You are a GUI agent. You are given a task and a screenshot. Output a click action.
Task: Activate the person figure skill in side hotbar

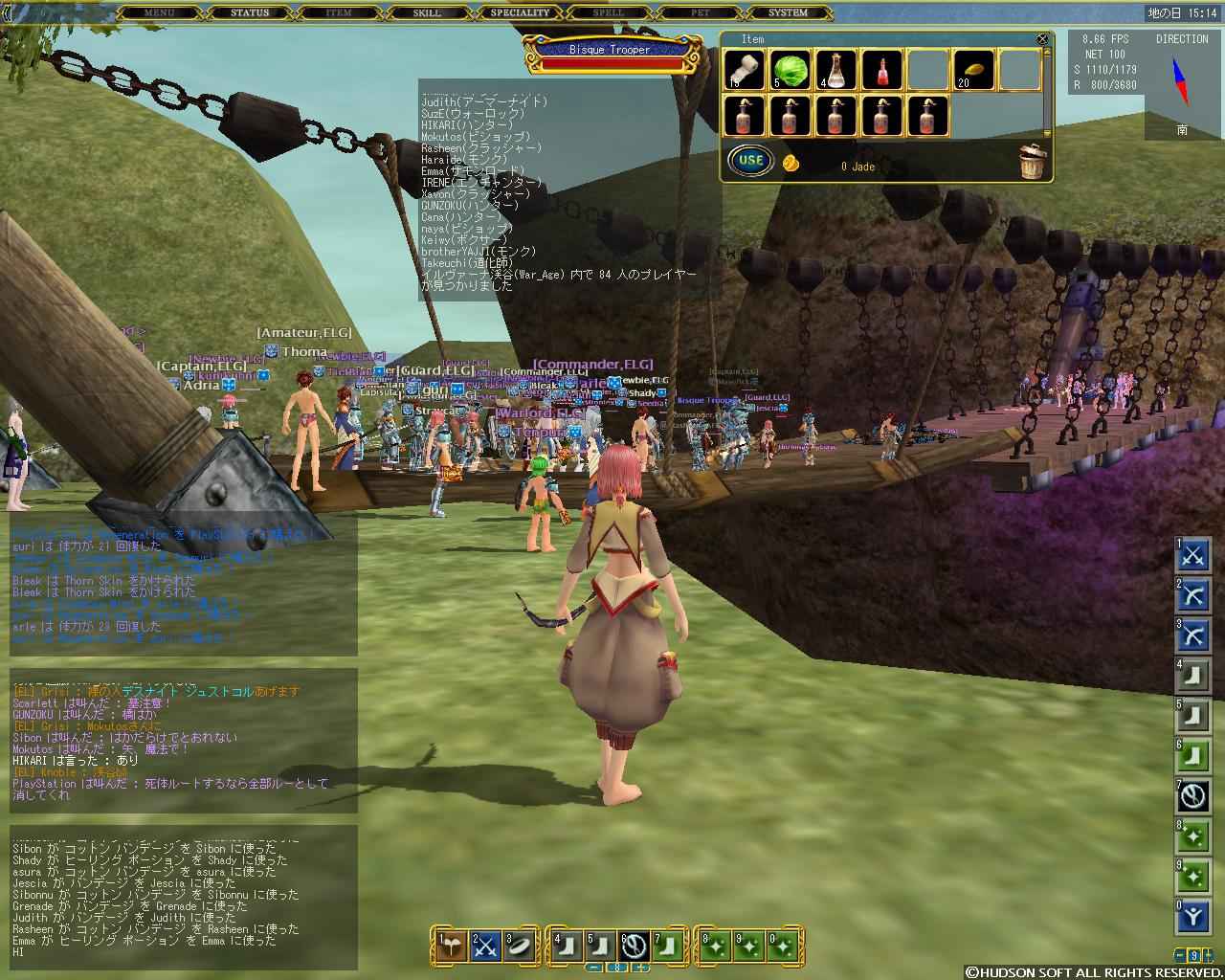click(x=1193, y=917)
